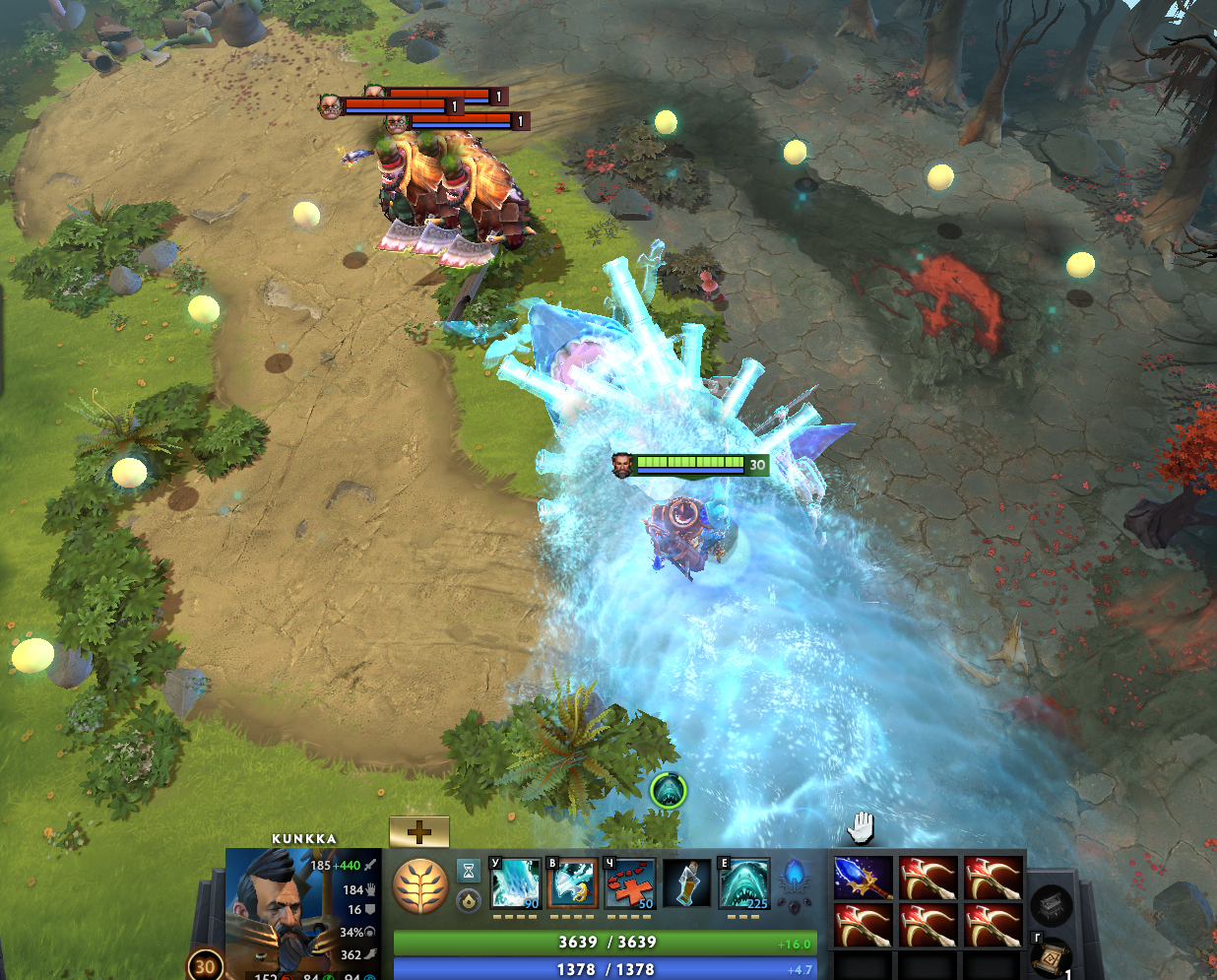Click the rum bottle ability icon
1217x980 pixels.
[686, 883]
